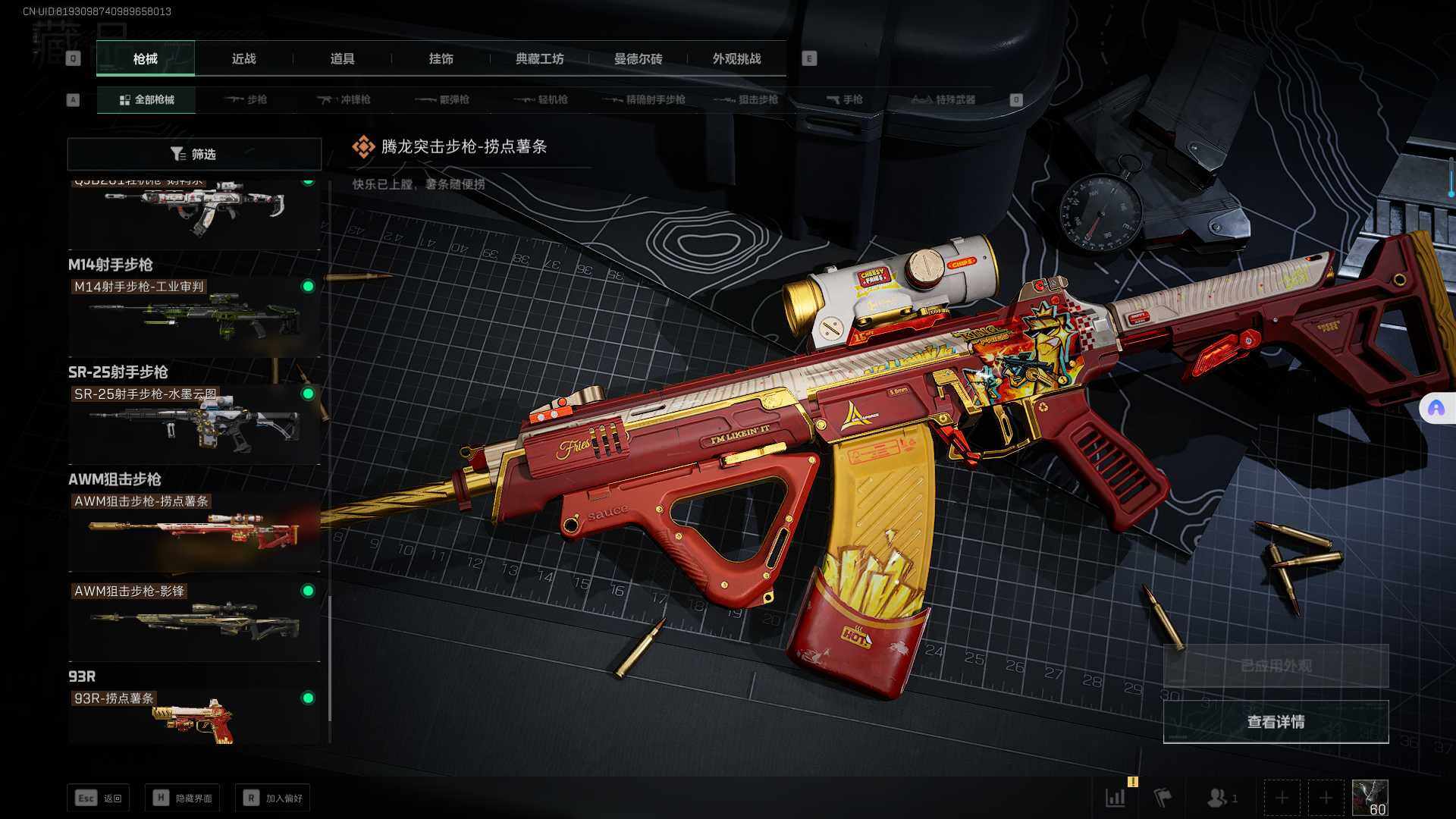
Task: Click the 查看详情 view details button
Action: pos(1276,722)
